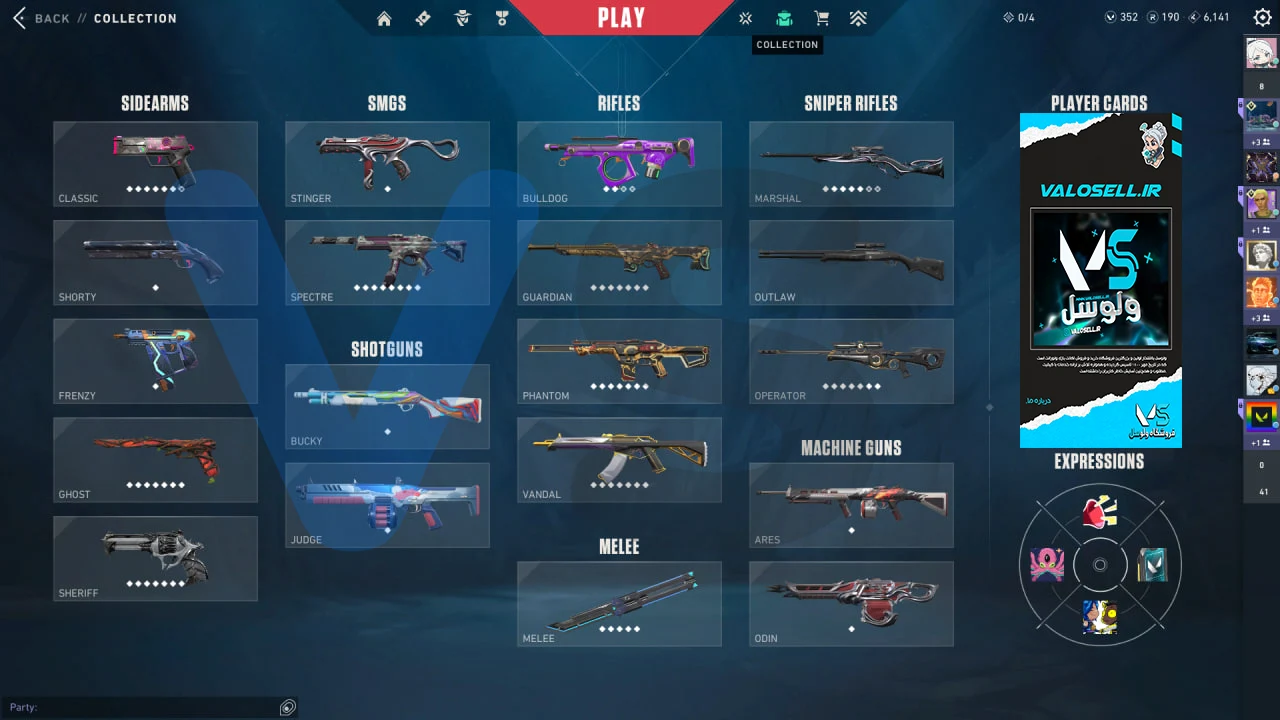Open the Ghost pistol skin slot
The image size is (1280, 720).
(155, 460)
